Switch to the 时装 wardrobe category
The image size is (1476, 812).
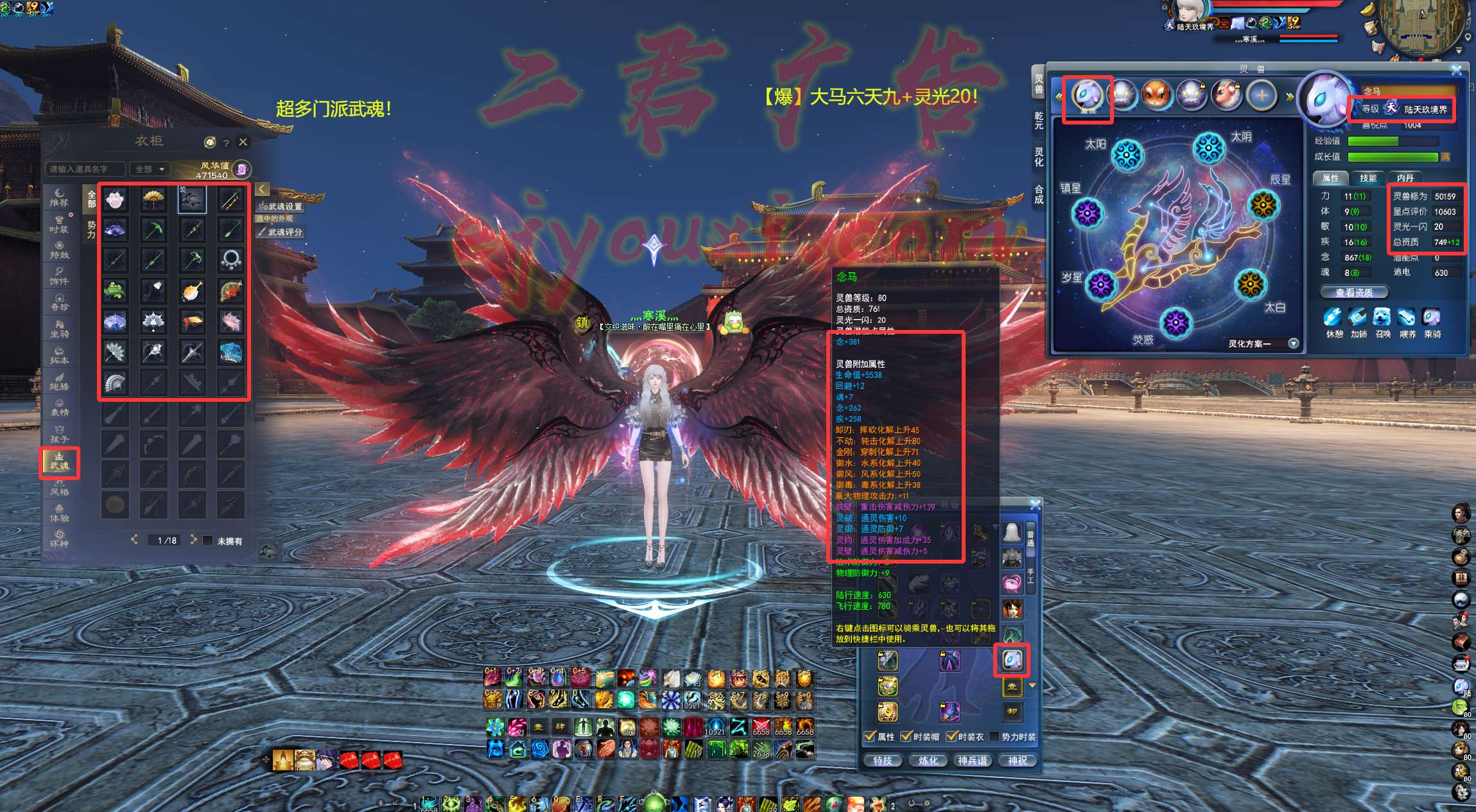pyautogui.click(x=59, y=224)
